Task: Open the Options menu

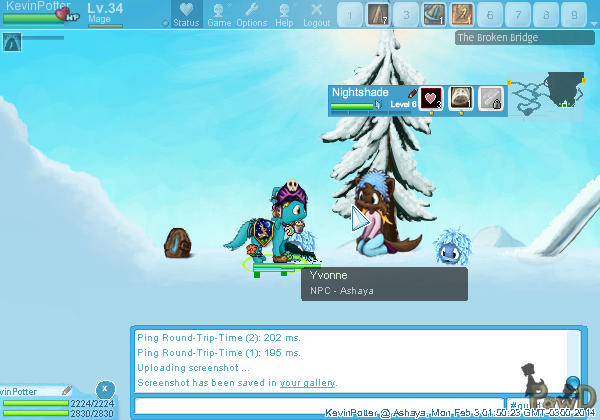Action: 252,15
